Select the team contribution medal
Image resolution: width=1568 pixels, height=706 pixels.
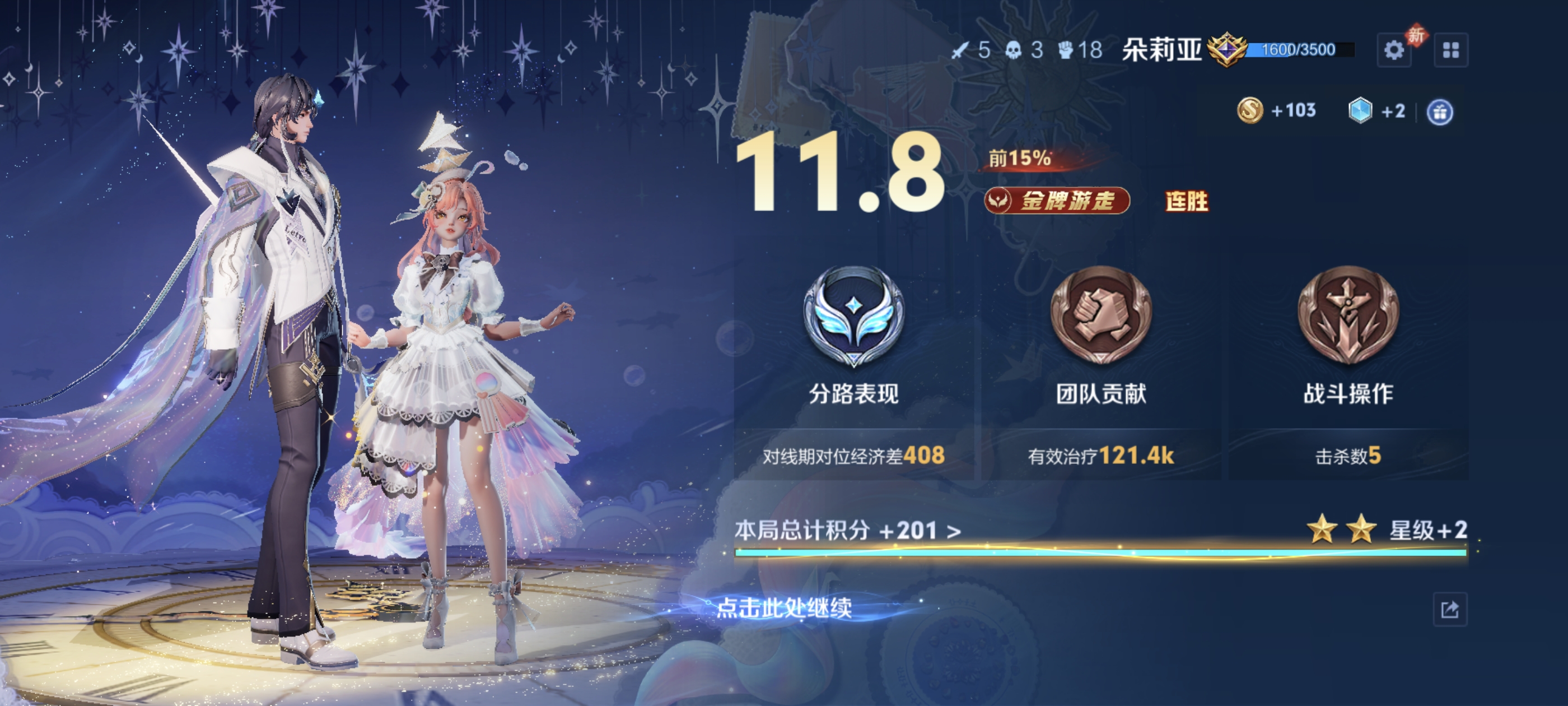click(1100, 315)
